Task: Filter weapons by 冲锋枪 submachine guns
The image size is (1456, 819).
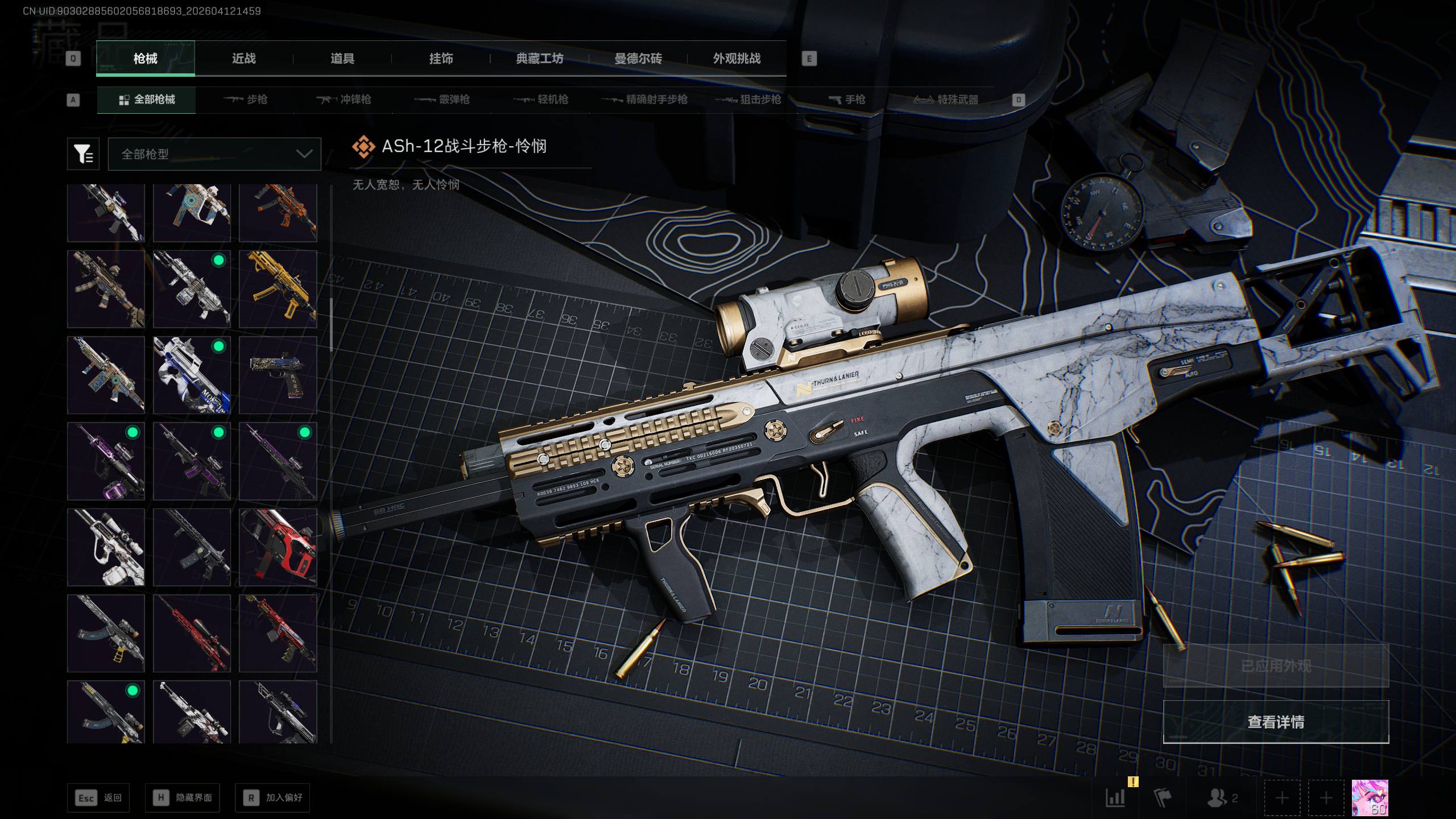Action: [344, 100]
